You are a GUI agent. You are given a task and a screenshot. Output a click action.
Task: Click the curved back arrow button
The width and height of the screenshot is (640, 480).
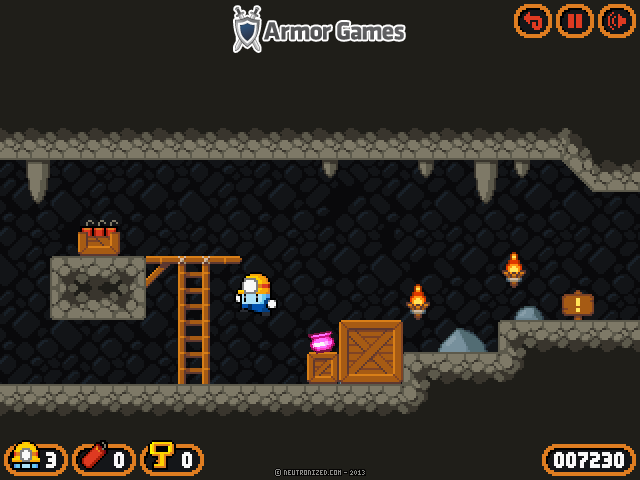click(533, 20)
